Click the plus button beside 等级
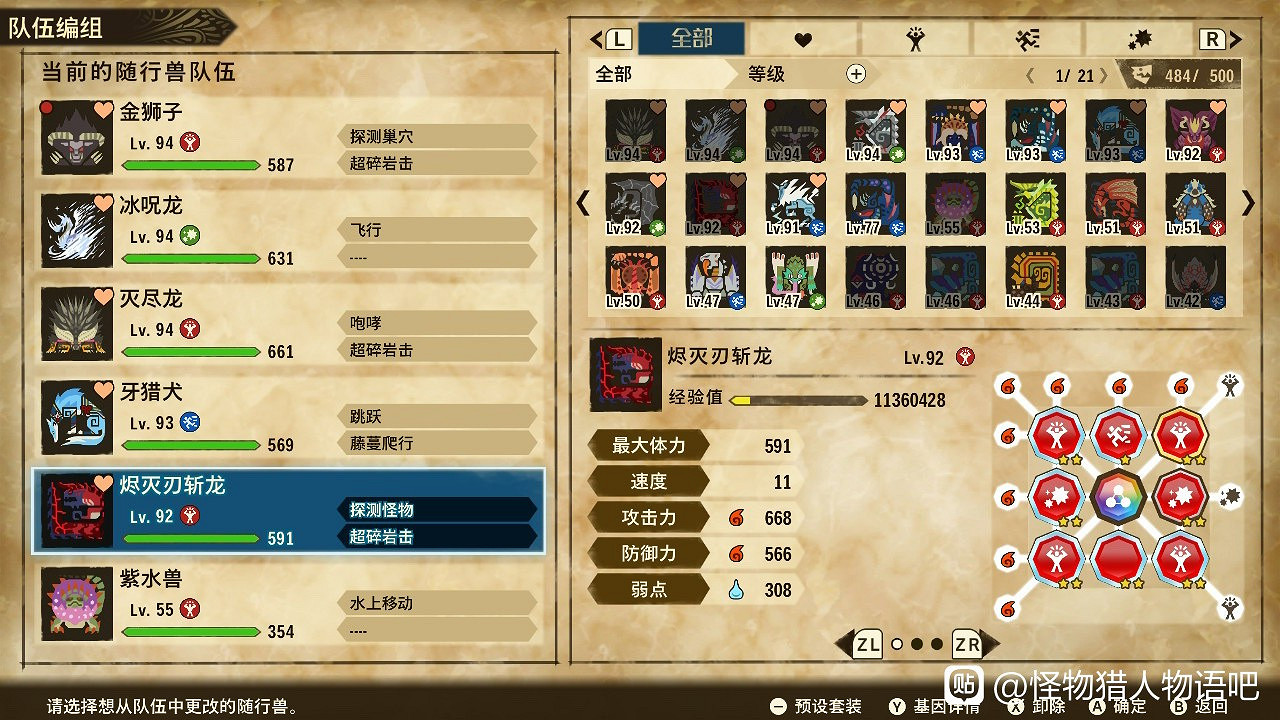This screenshot has width=1280, height=720. click(855, 73)
